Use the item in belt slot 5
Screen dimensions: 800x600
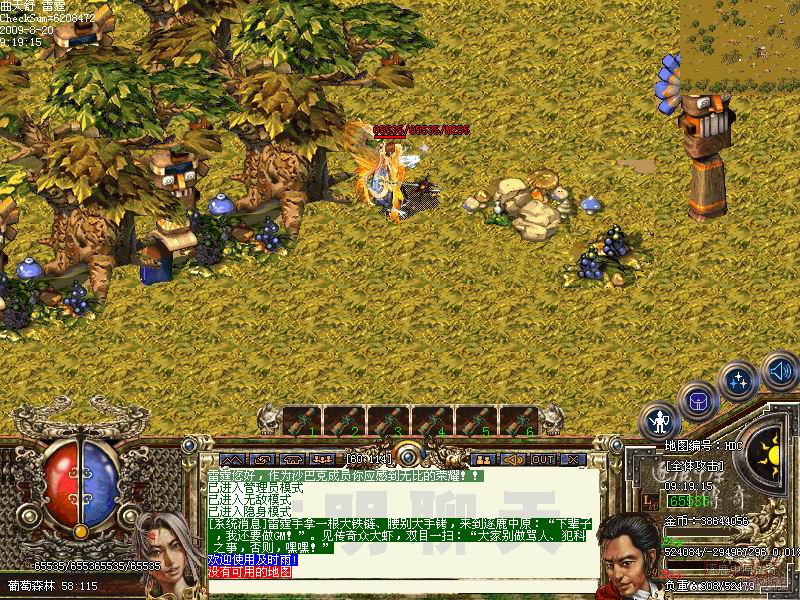[x=477, y=421]
